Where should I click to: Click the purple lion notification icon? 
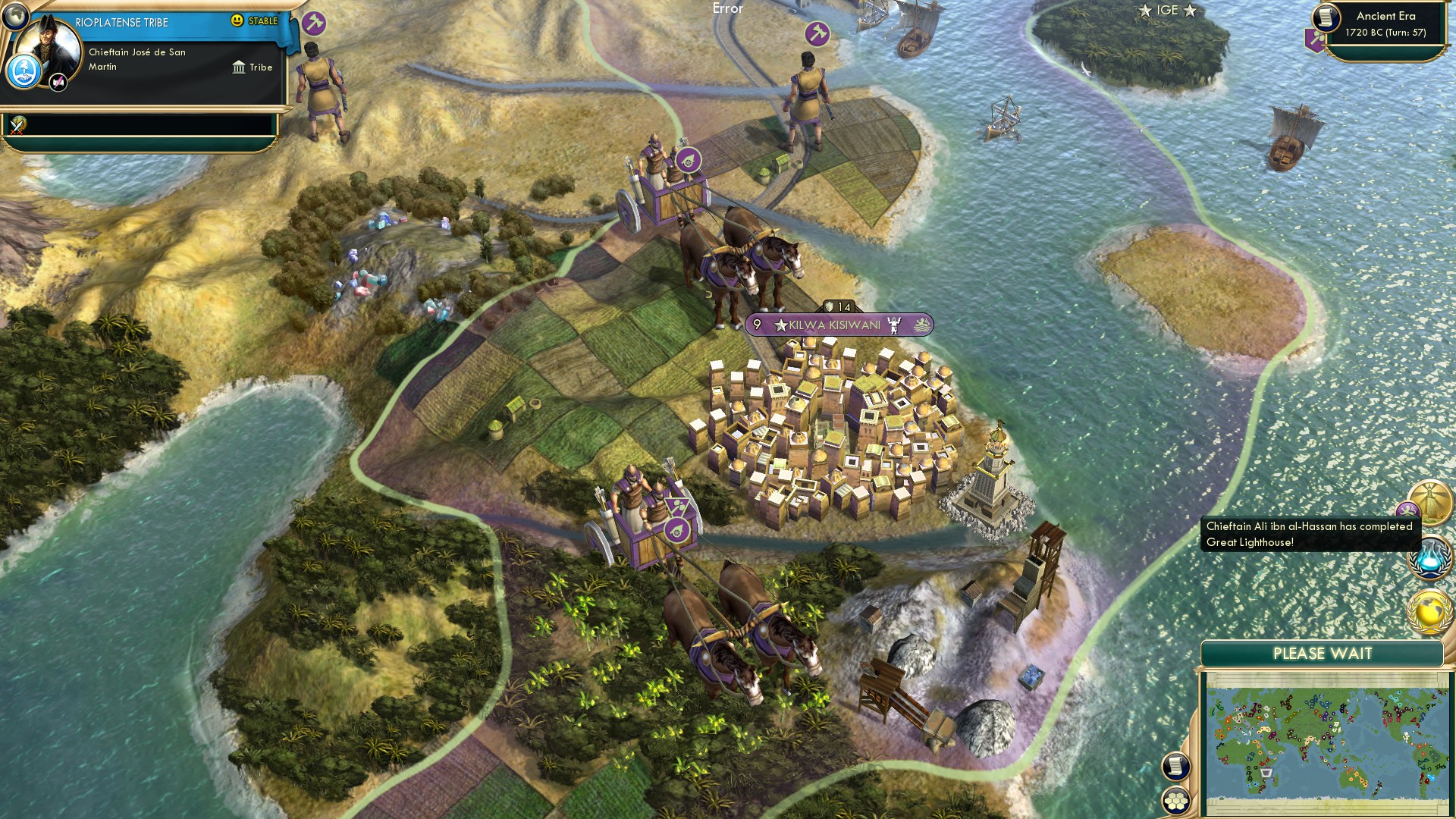(1409, 509)
